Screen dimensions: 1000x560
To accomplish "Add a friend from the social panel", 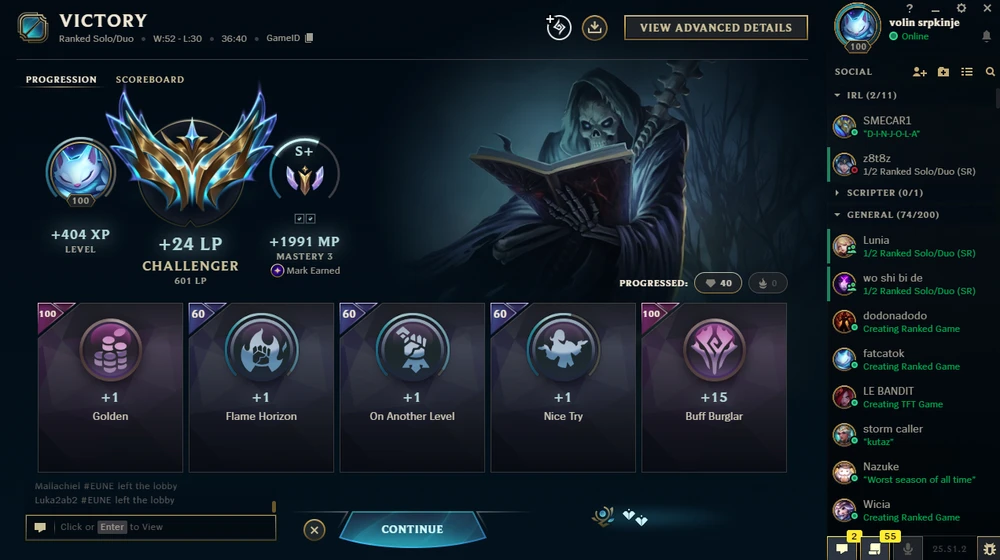I will [x=920, y=72].
